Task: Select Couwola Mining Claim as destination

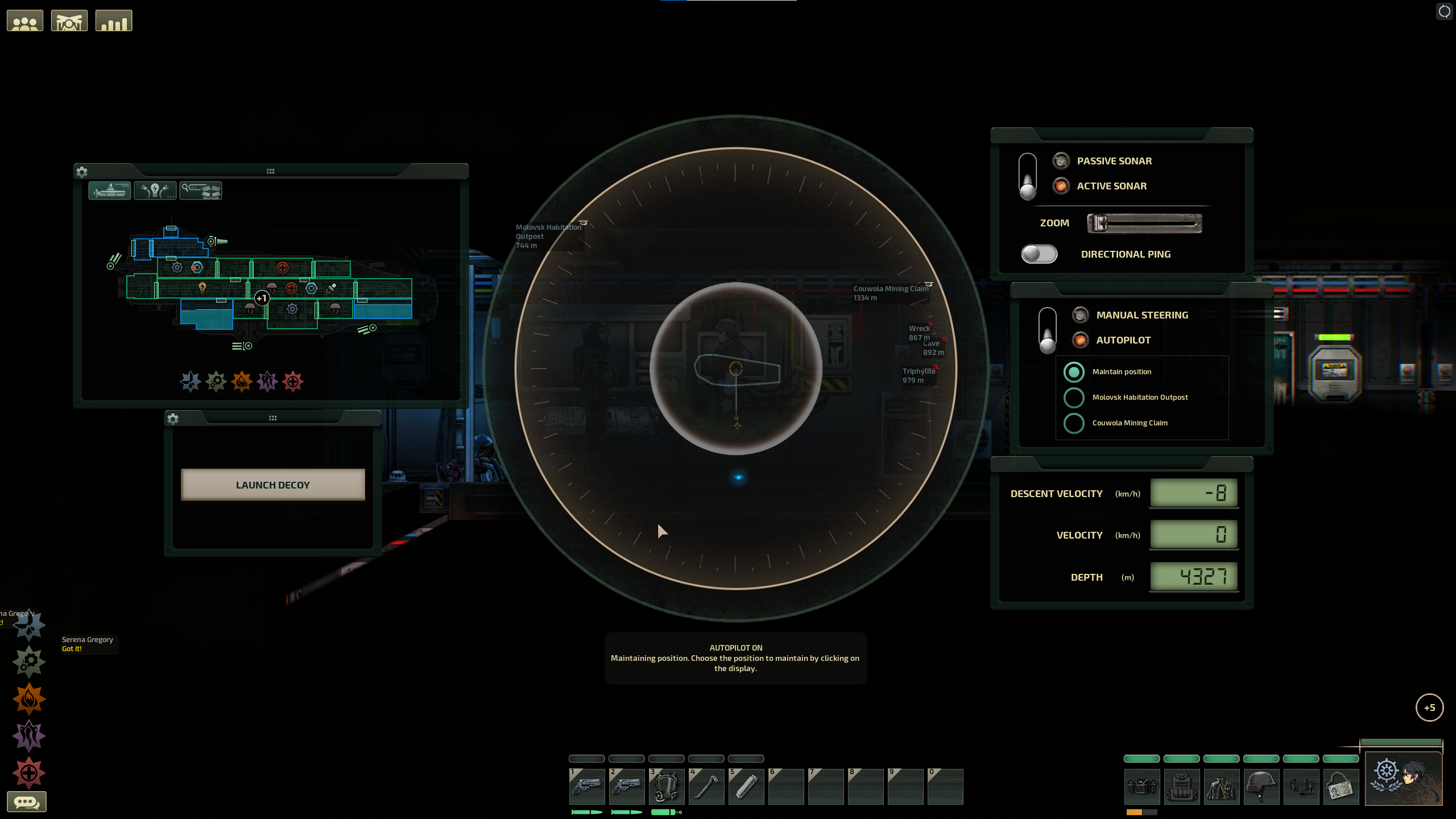Action: 1074,423
